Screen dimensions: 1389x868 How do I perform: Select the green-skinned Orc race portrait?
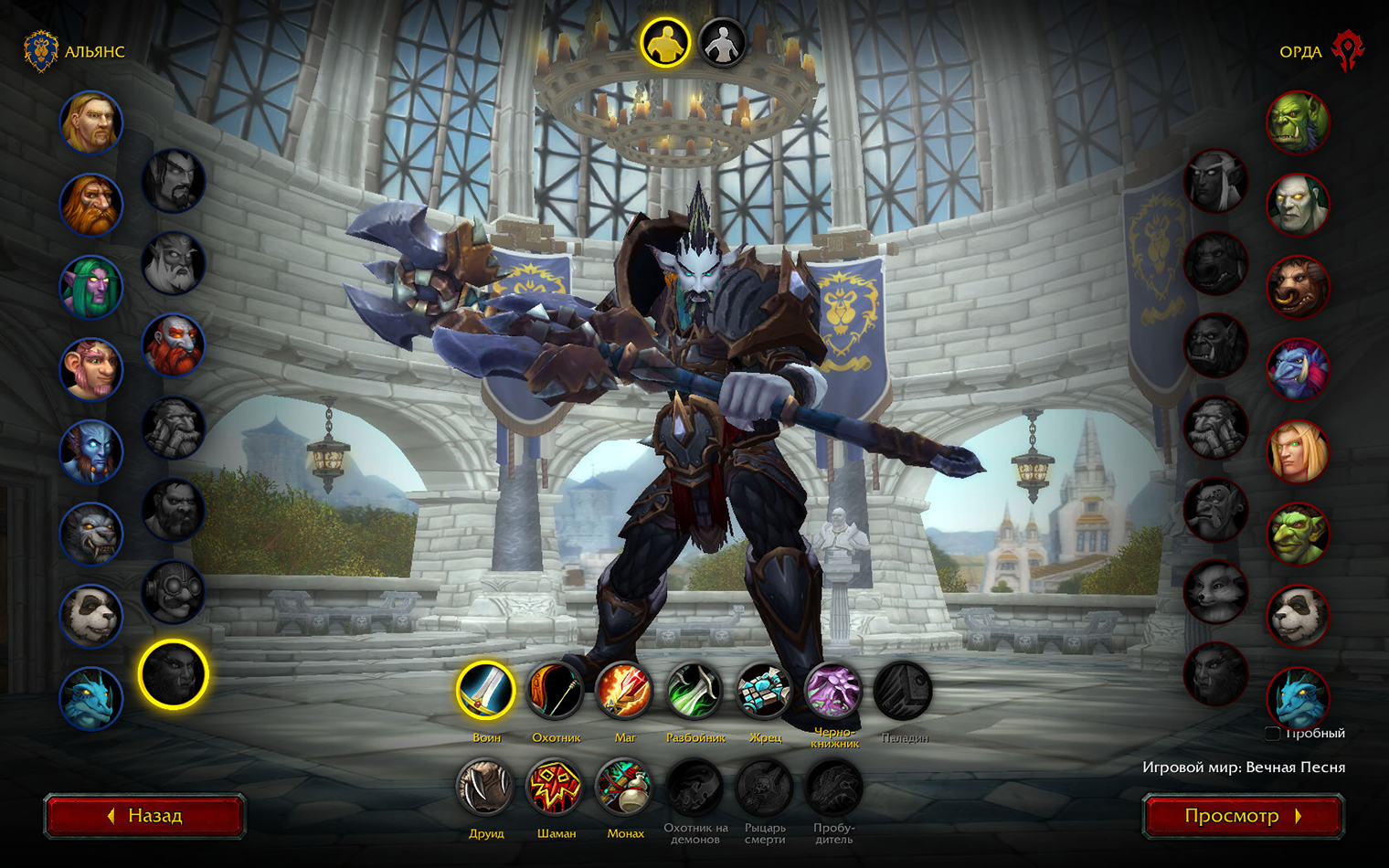pos(1298,122)
